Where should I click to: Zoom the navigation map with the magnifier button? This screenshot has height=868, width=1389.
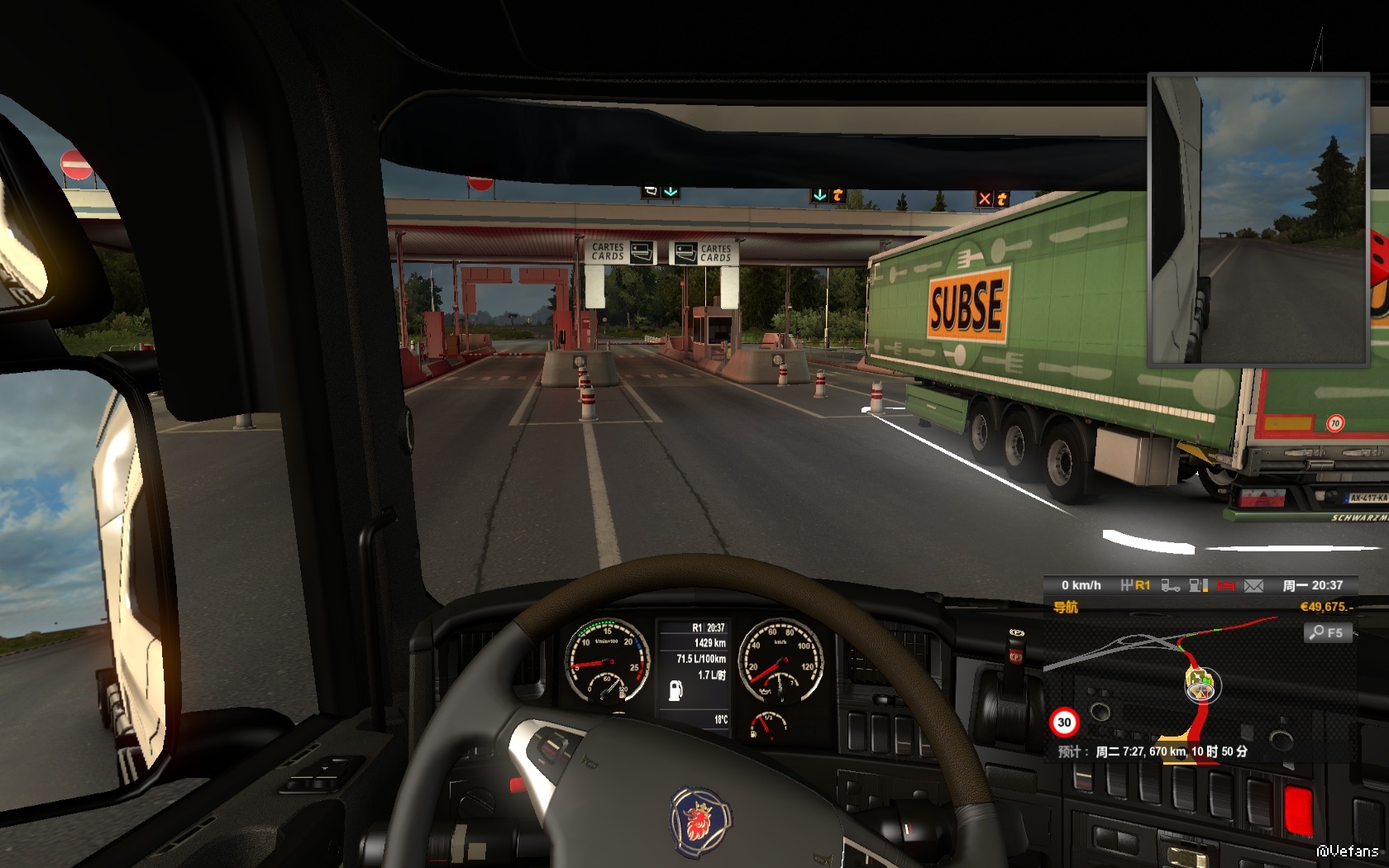click(1327, 633)
